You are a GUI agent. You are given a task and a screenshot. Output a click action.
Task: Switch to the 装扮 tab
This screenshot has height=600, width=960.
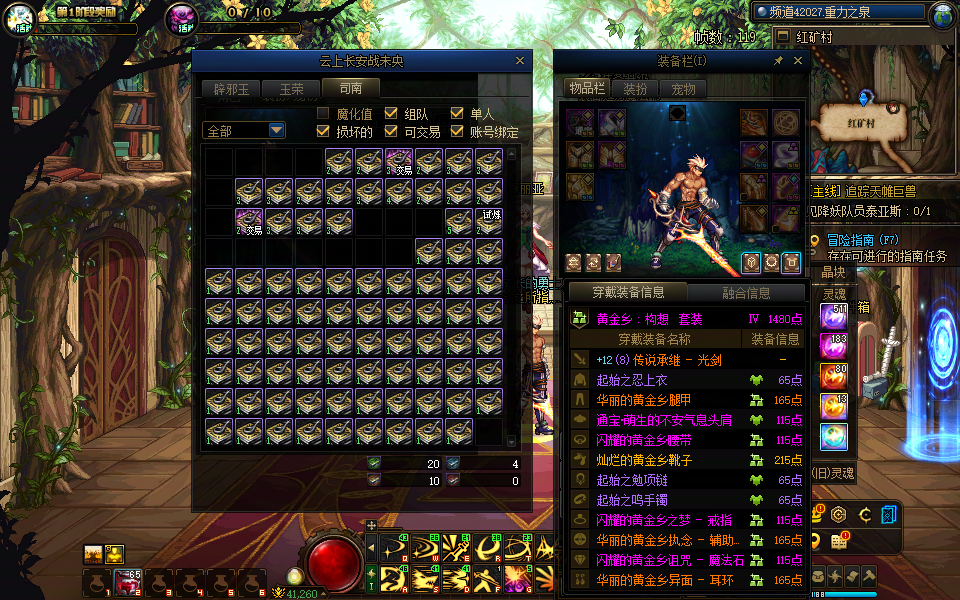click(635, 89)
